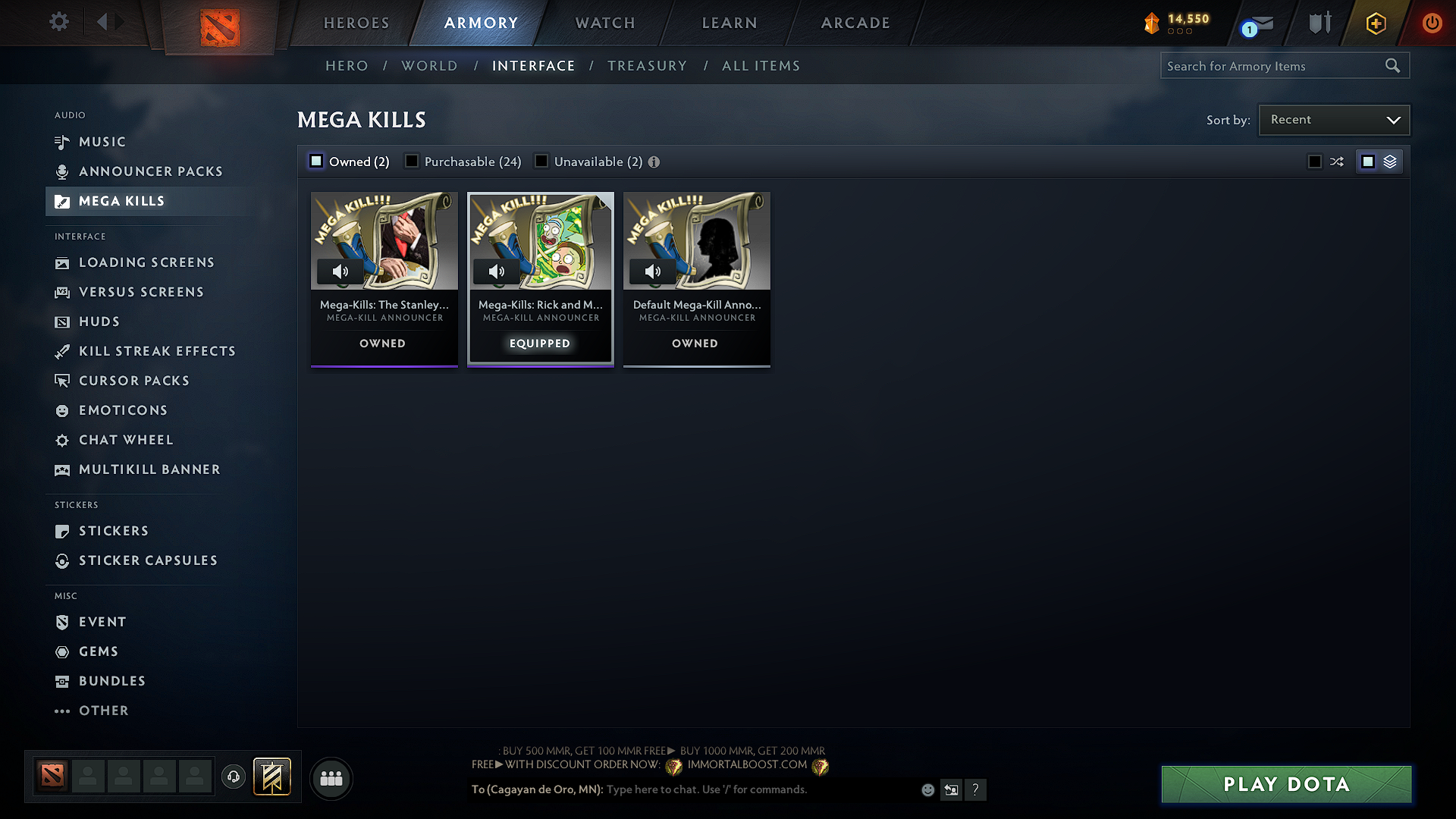Click the shuffle icon in the filter bar
The height and width of the screenshot is (819, 1456).
pos(1337,161)
